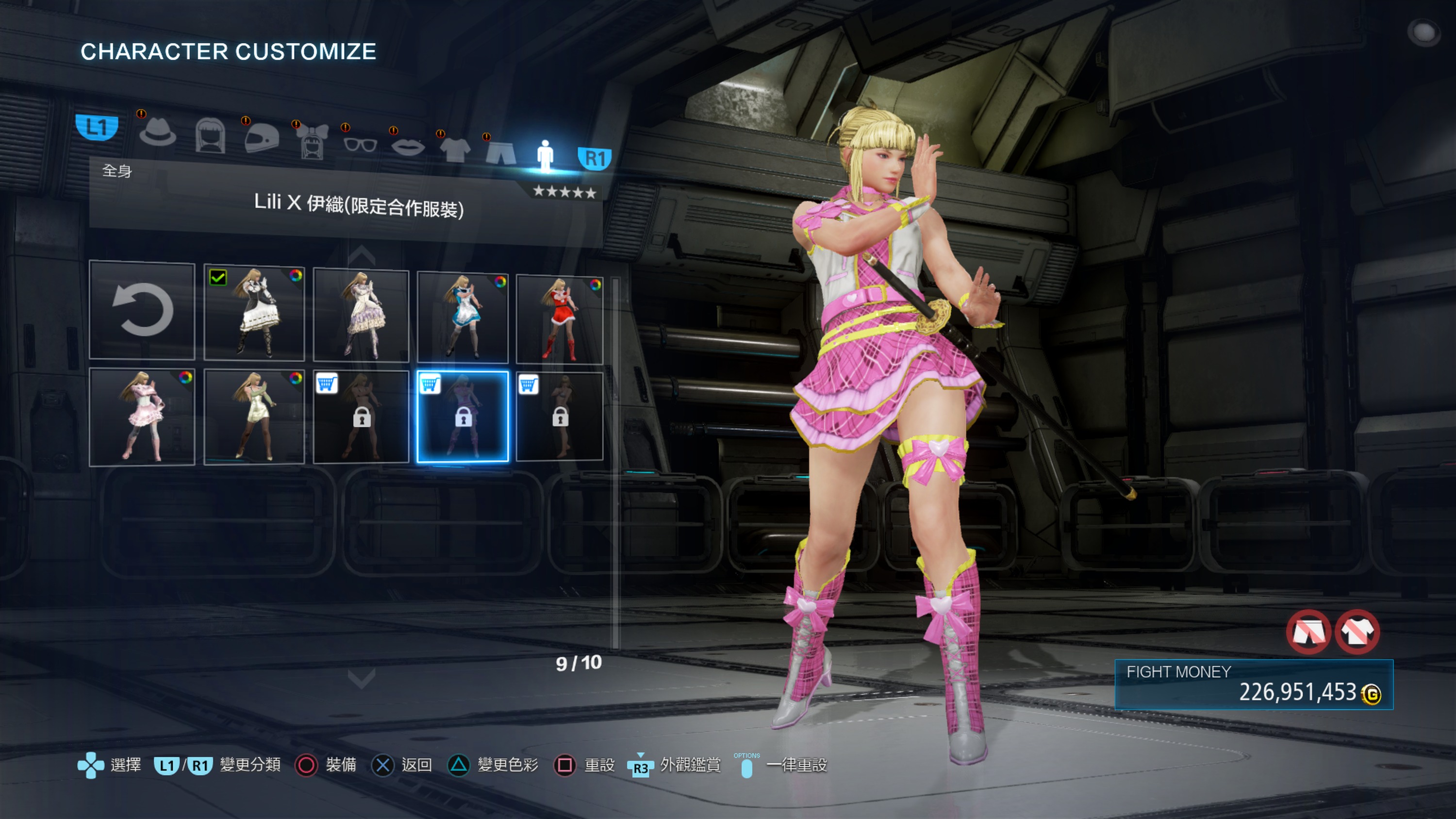Choose the lips makeup category tab
The image size is (1456, 819).
click(408, 148)
